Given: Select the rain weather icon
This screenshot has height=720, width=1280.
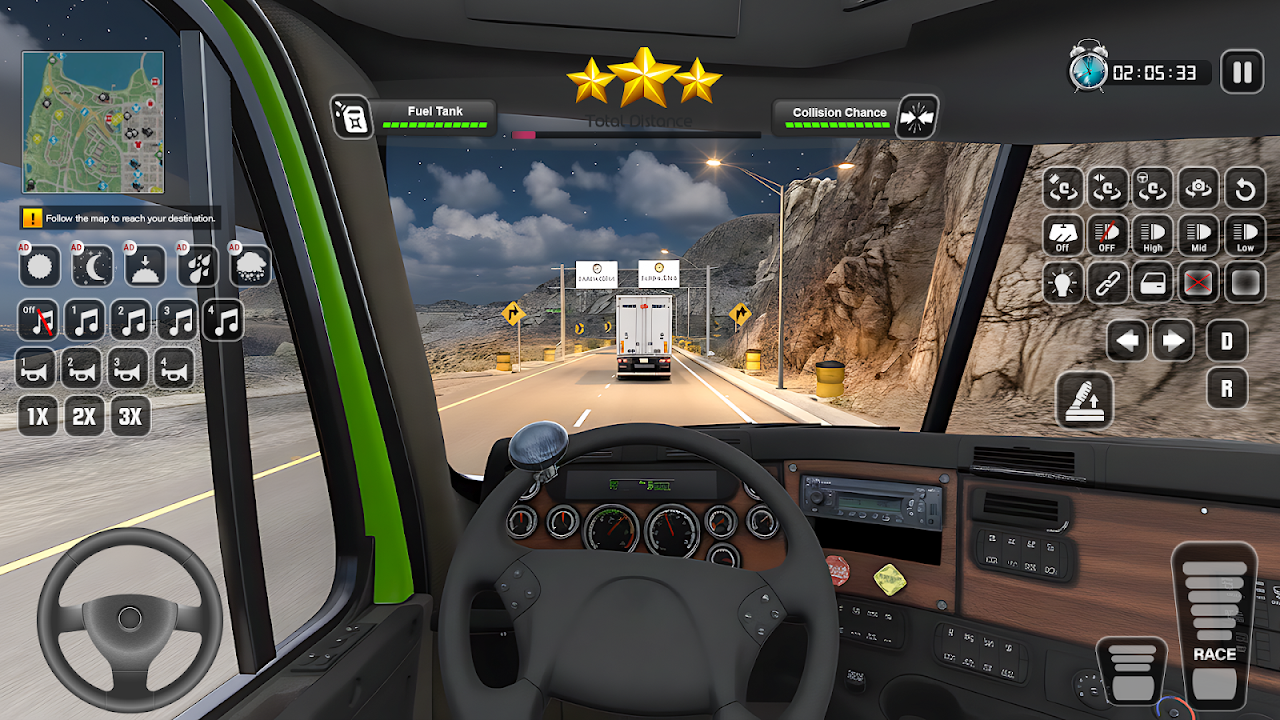Looking at the screenshot, I should [x=198, y=266].
